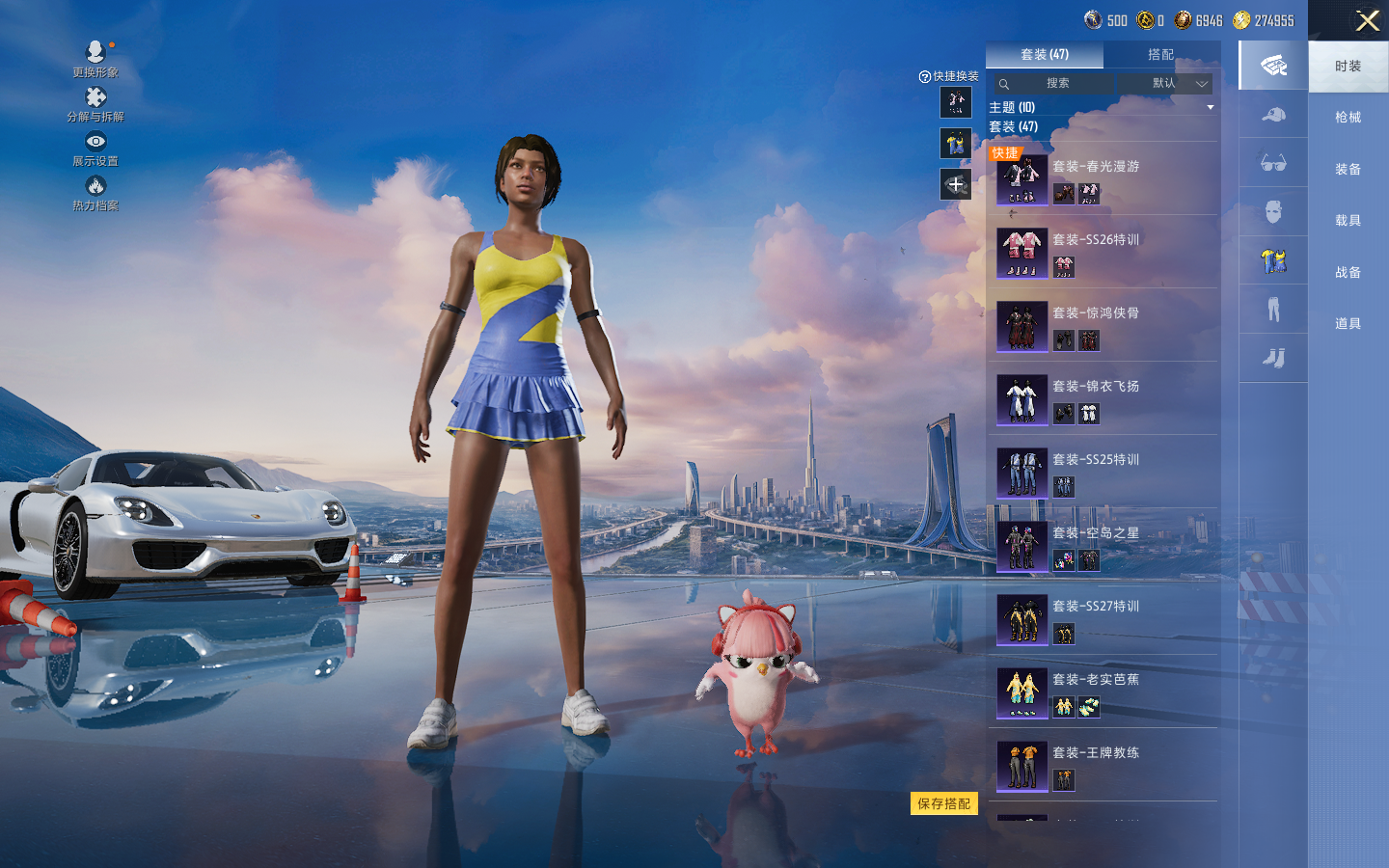
Task: Expand the 主题 (10) category
Action: [x=1101, y=107]
